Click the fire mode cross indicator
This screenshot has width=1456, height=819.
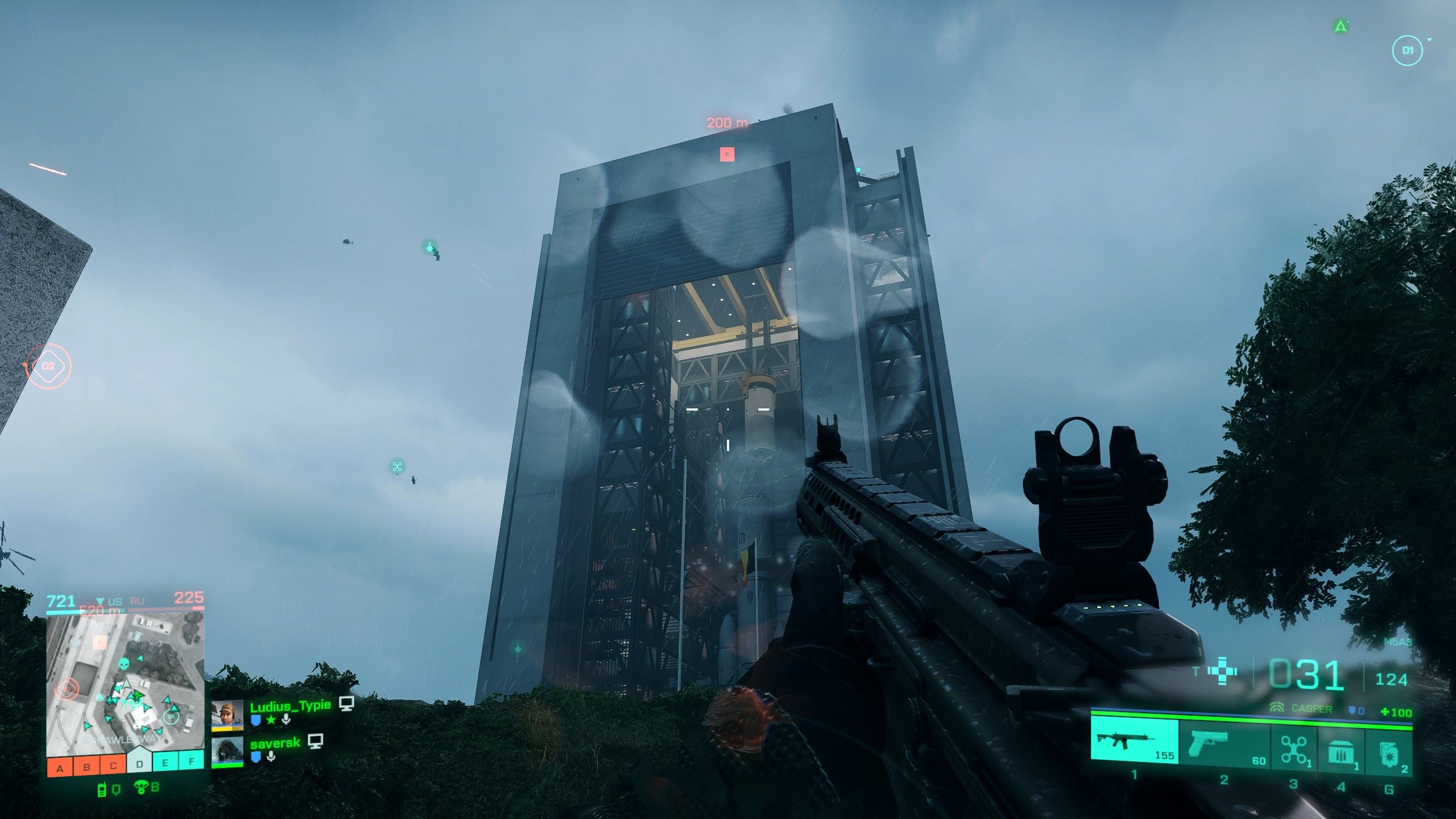coord(1223,671)
